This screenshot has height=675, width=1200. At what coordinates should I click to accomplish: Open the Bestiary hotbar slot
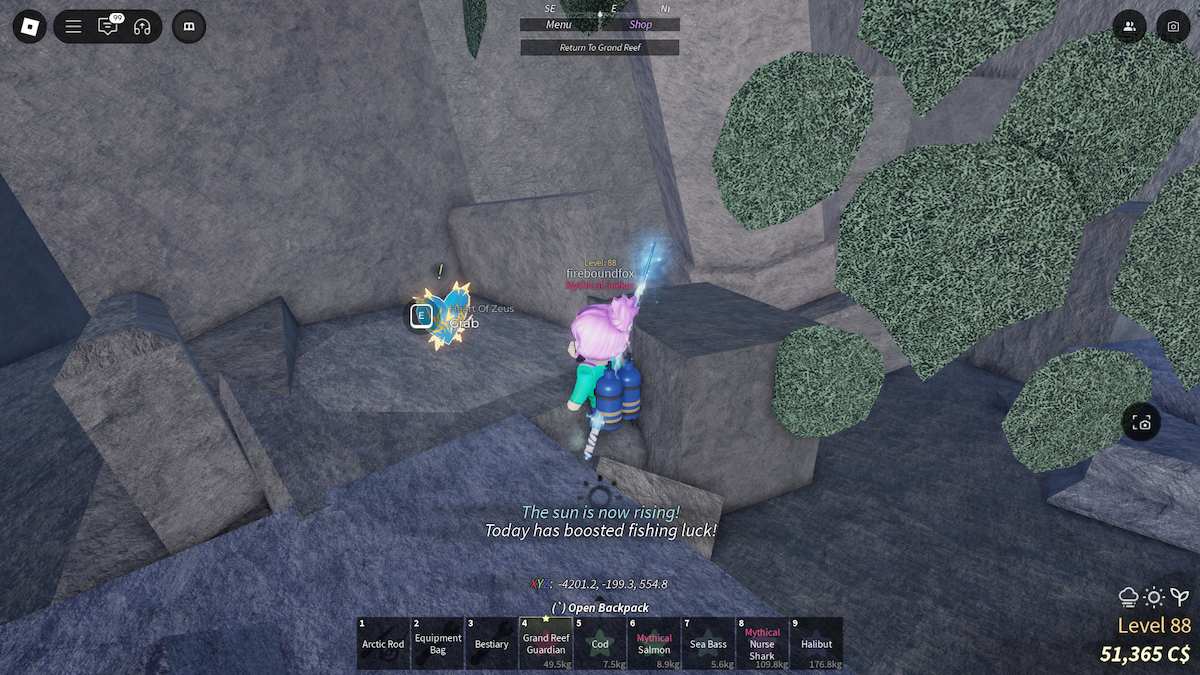pyautogui.click(x=492, y=643)
